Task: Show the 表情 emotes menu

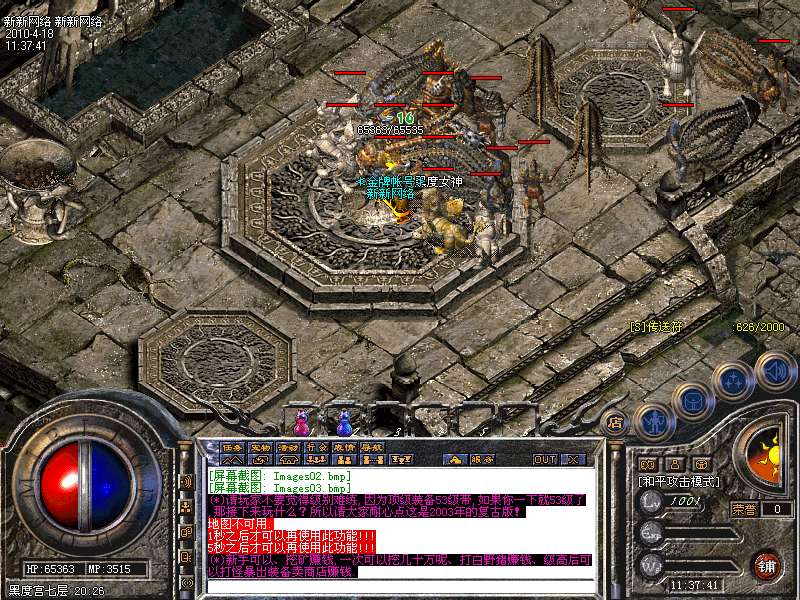Action: point(344,447)
